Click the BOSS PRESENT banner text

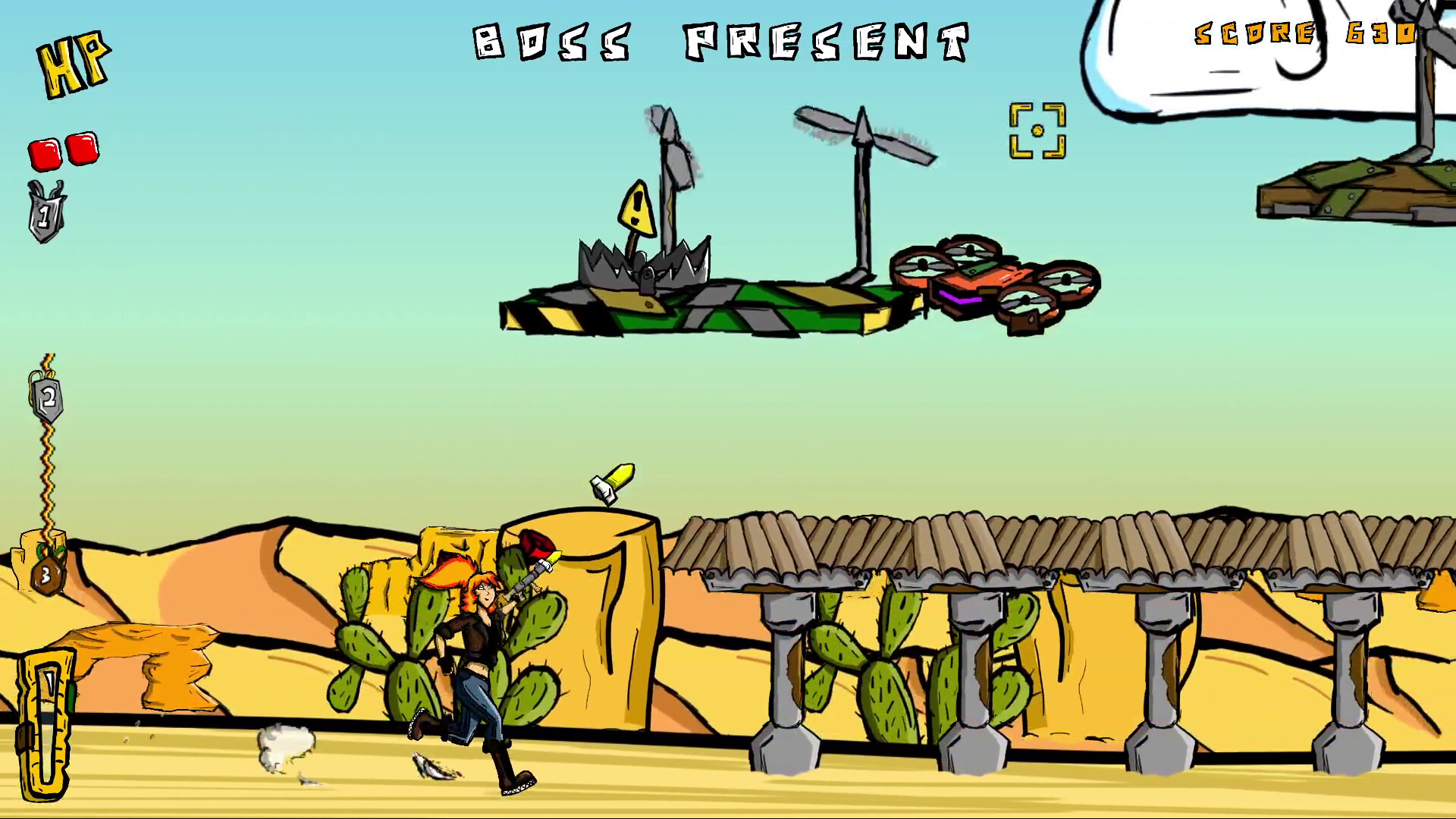[720, 42]
